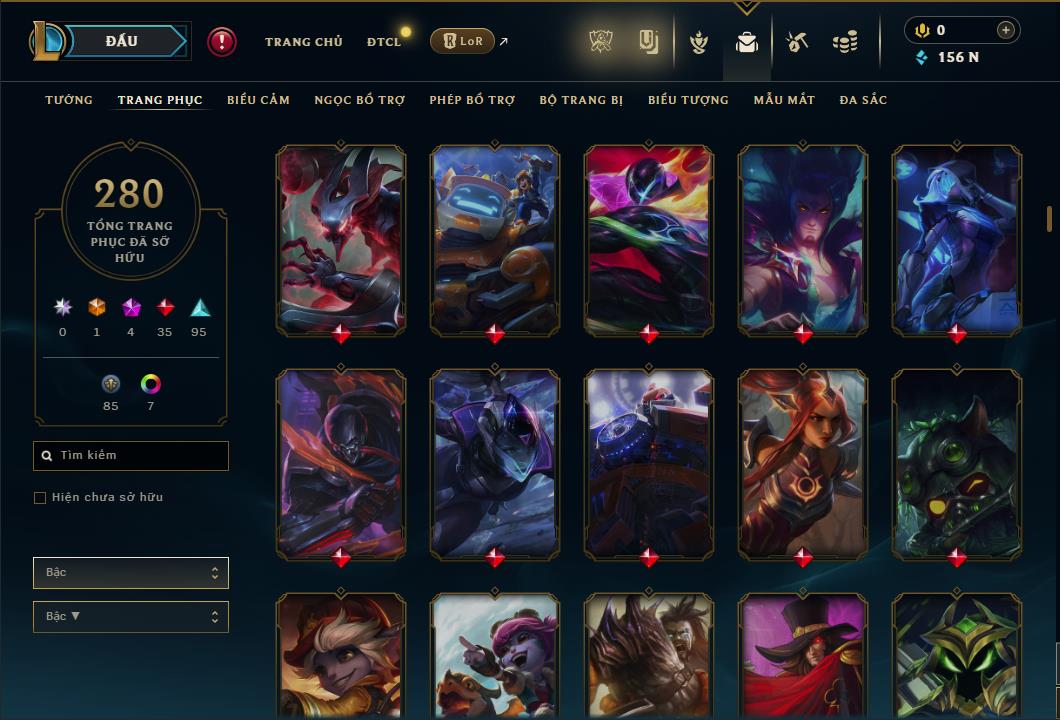Screen dimensions: 1060x720
Task: Go to TRANG CHỦ home page
Action: [x=303, y=42]
